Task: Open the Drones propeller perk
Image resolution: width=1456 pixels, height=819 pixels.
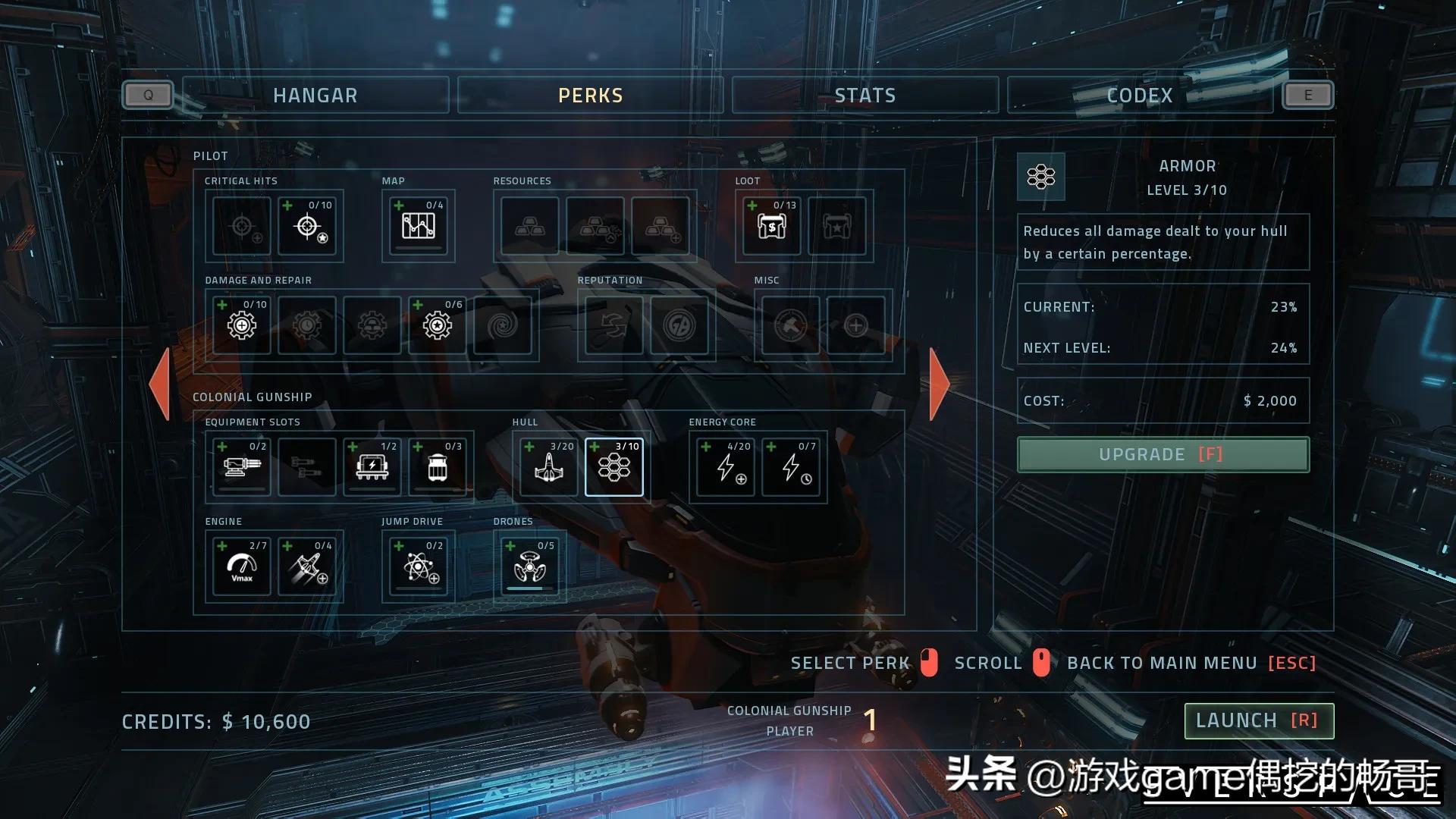Action: (529, 566)
